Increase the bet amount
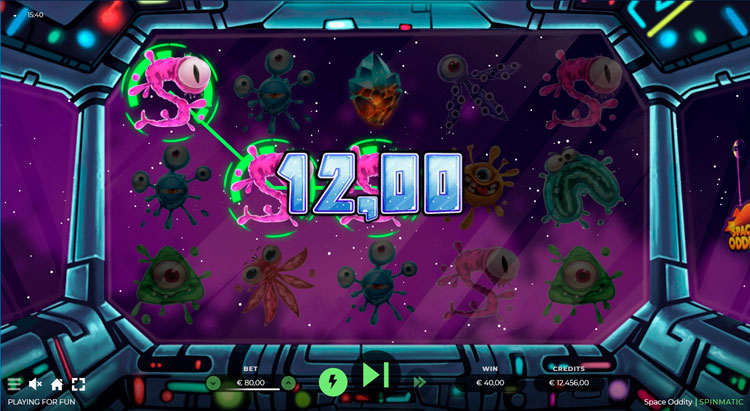The width and height of the screenshot is (750, 411). 288,382
